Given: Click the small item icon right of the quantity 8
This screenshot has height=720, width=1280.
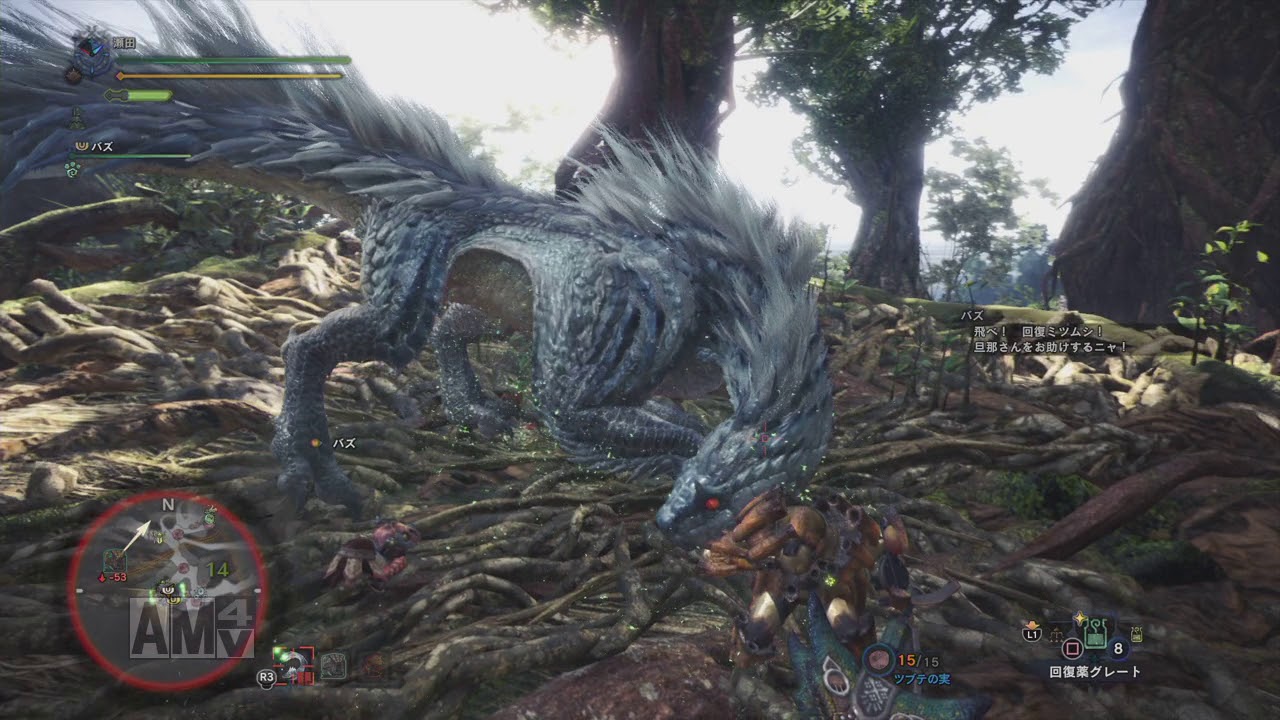Looking at the screenshot, I should click(1137, 634).
